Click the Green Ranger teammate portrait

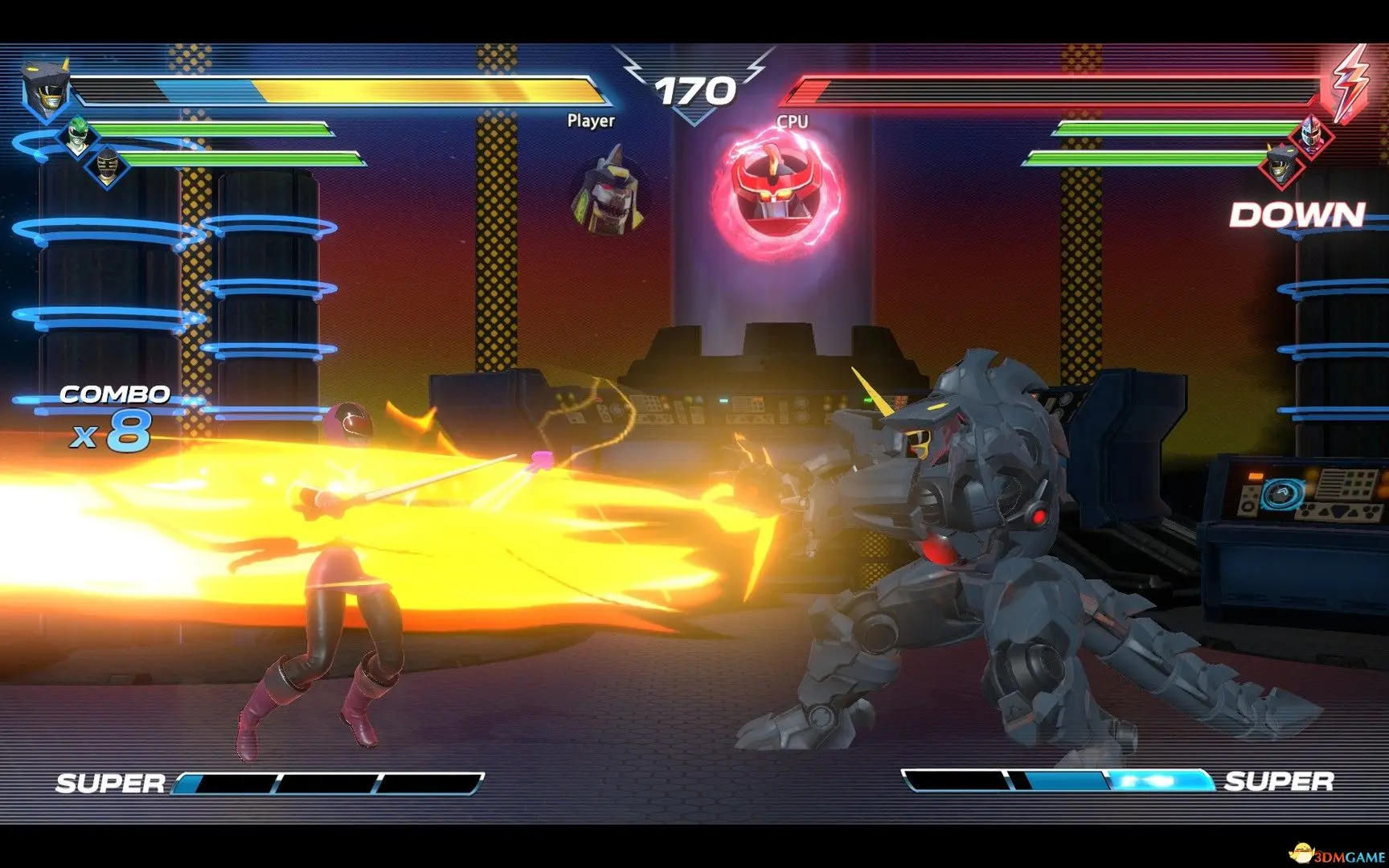(x=77, y=134)
